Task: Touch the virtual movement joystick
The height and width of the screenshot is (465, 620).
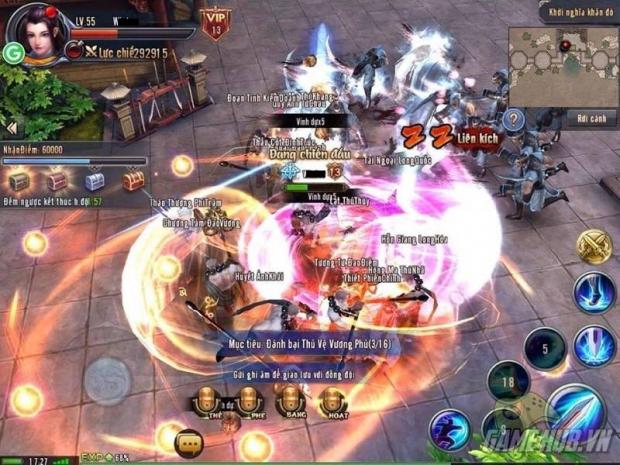Action: (106, 381)
